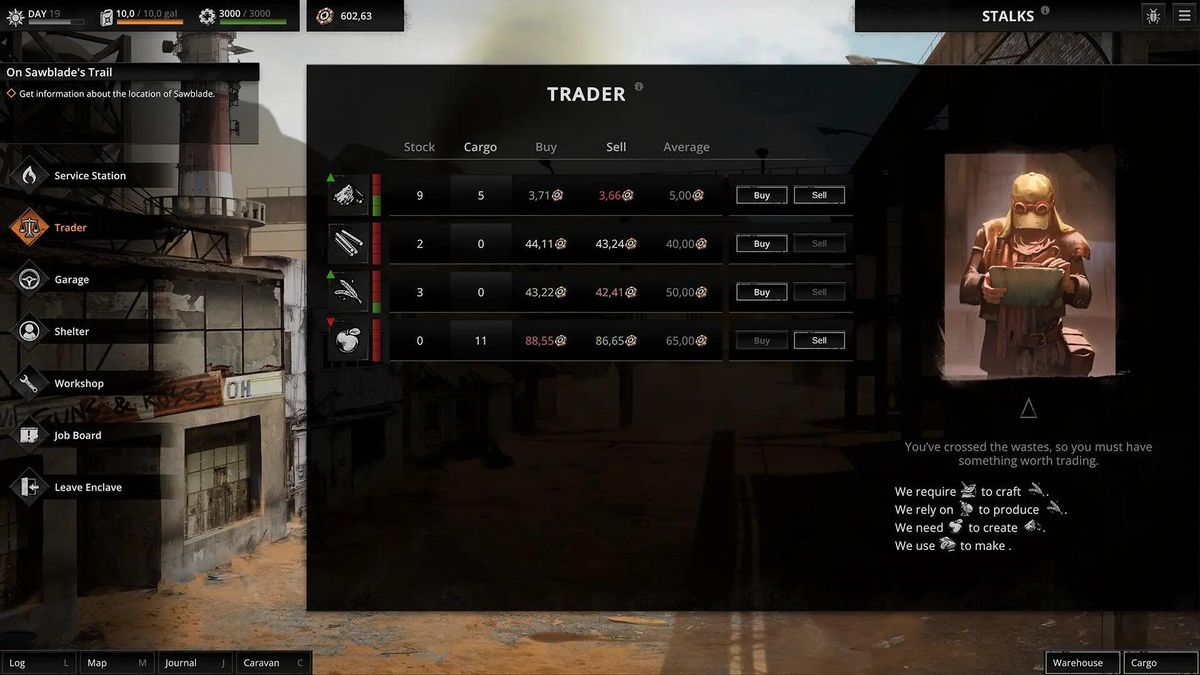Leave Enclave via the exit entry

(87, 488)
